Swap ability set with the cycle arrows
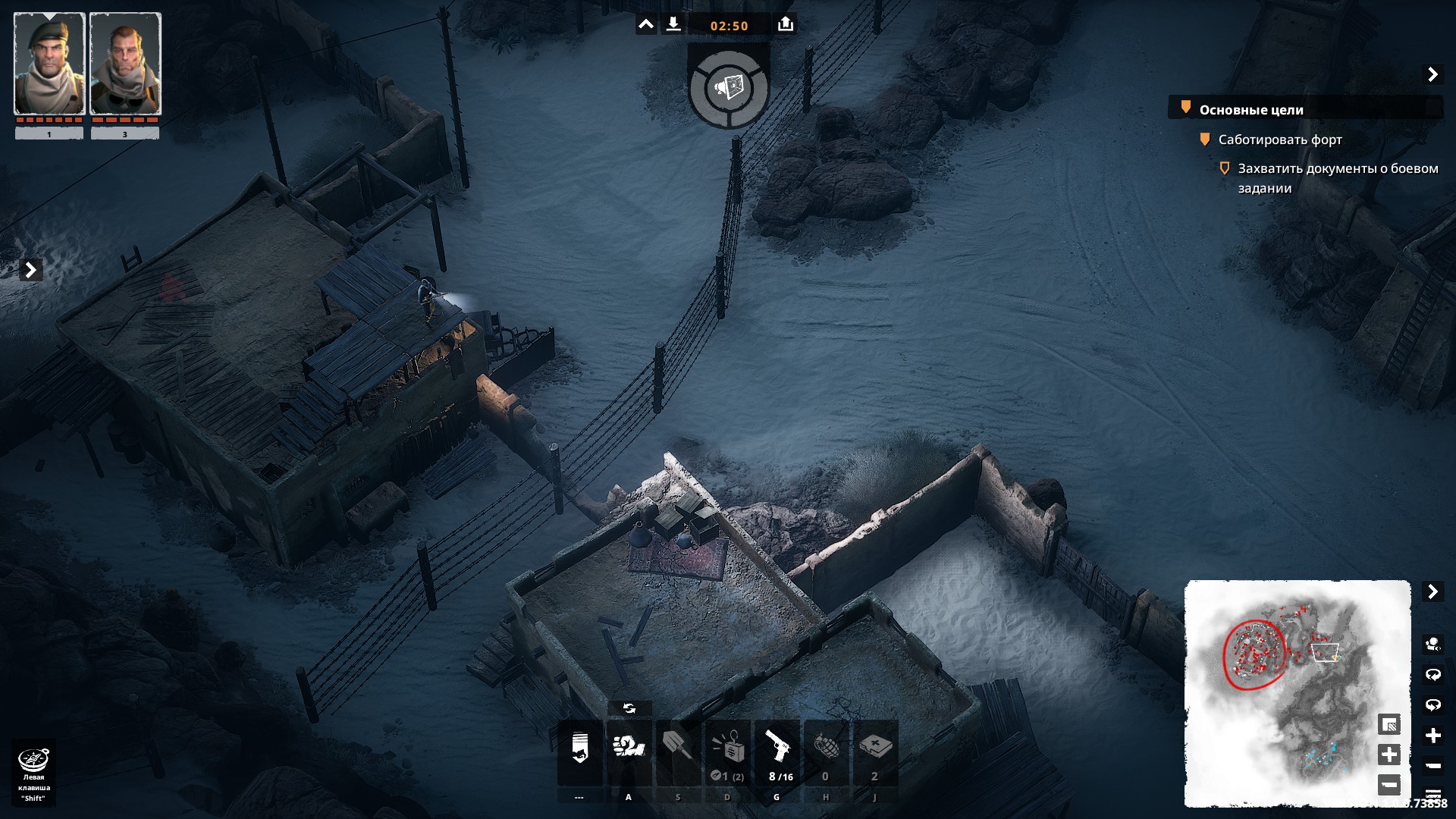Screen dimensions: 1456x819 629,708
